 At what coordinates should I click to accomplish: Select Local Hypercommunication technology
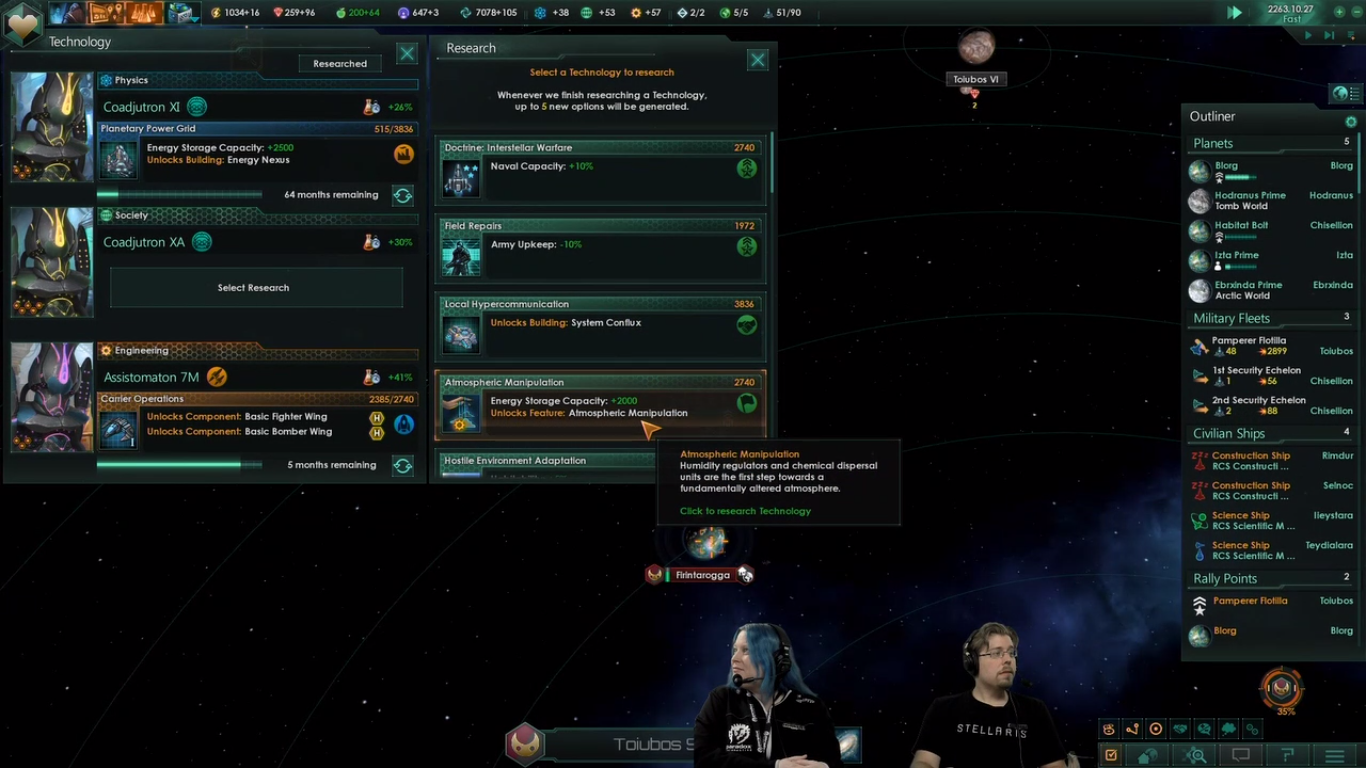(x=602, y=326)
